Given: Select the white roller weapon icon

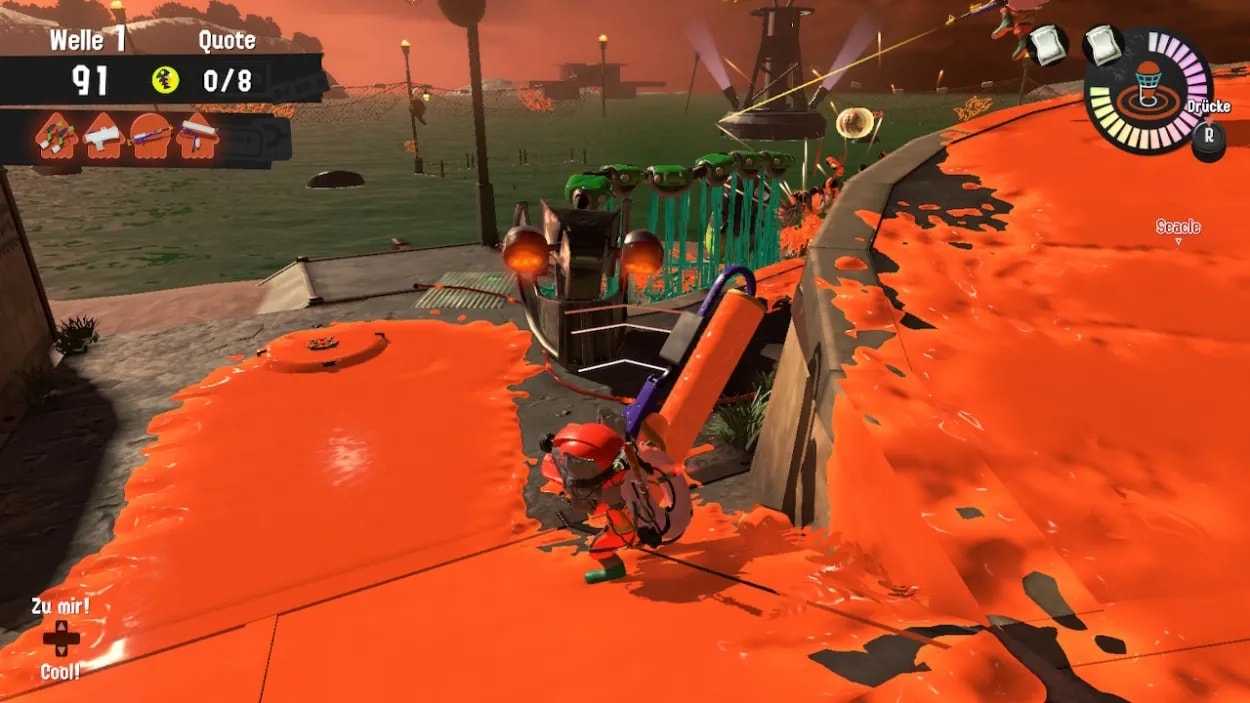Looking at the screenshot, I should point(197,135).
